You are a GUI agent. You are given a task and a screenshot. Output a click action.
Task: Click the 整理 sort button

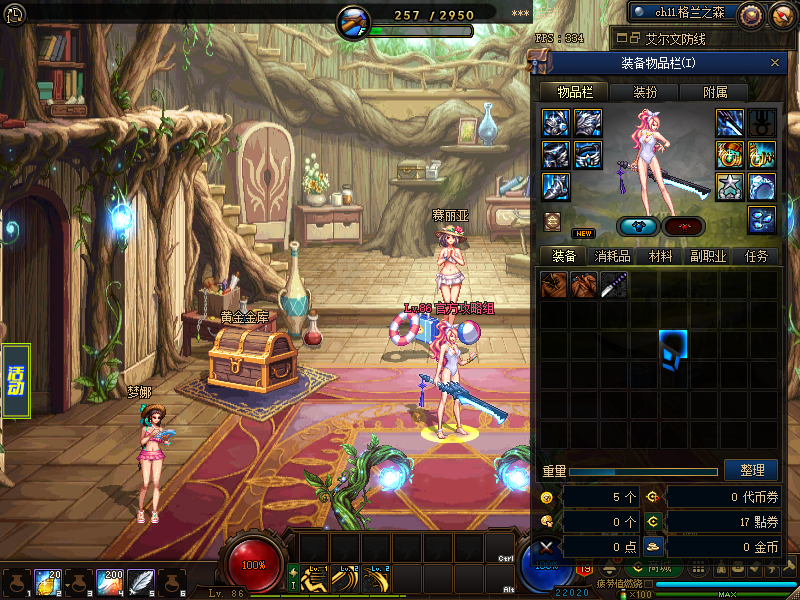point(751,470)
